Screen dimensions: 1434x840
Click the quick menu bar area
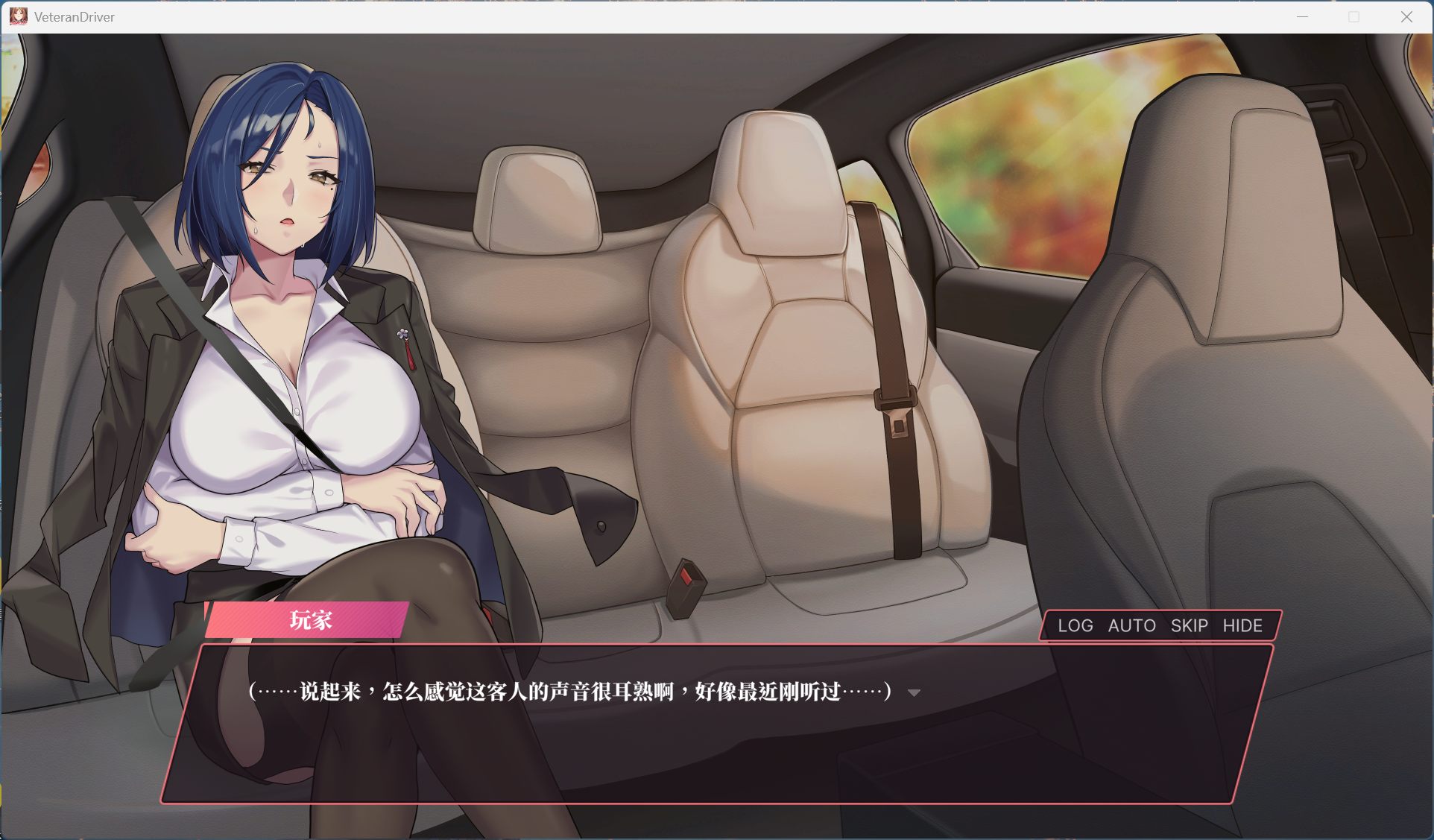tap(1160, 626)
